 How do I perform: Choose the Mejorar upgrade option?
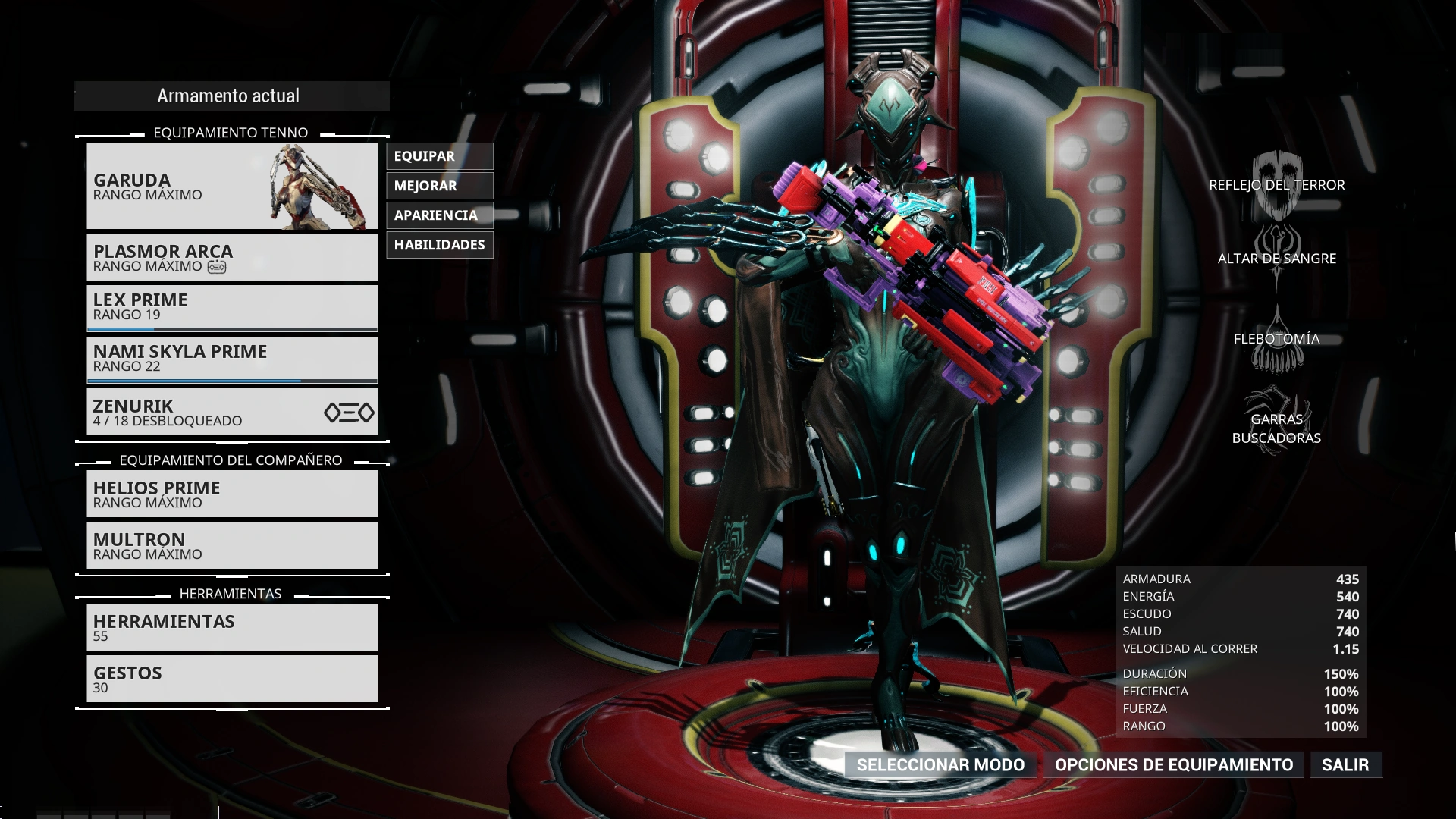(440, 186)
